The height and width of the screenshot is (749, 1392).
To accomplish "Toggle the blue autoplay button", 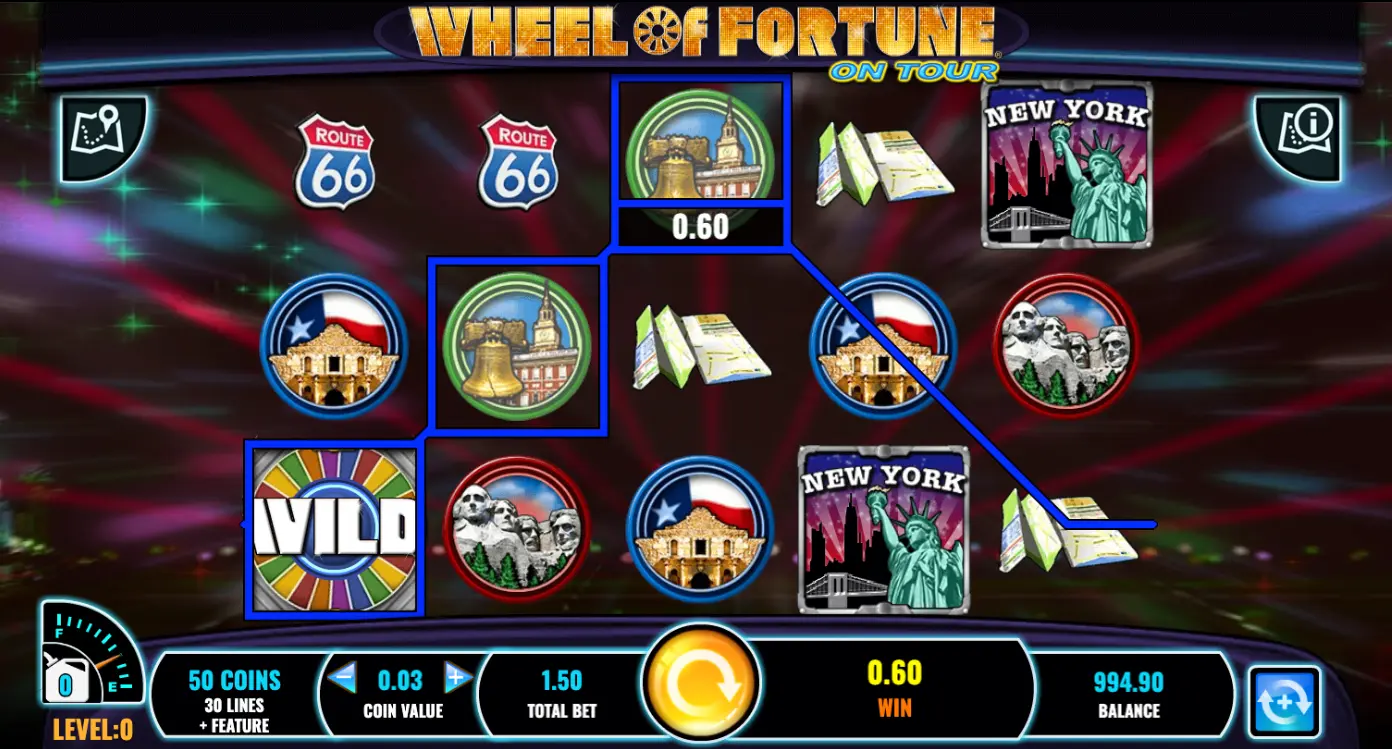I will (1284, 702).
